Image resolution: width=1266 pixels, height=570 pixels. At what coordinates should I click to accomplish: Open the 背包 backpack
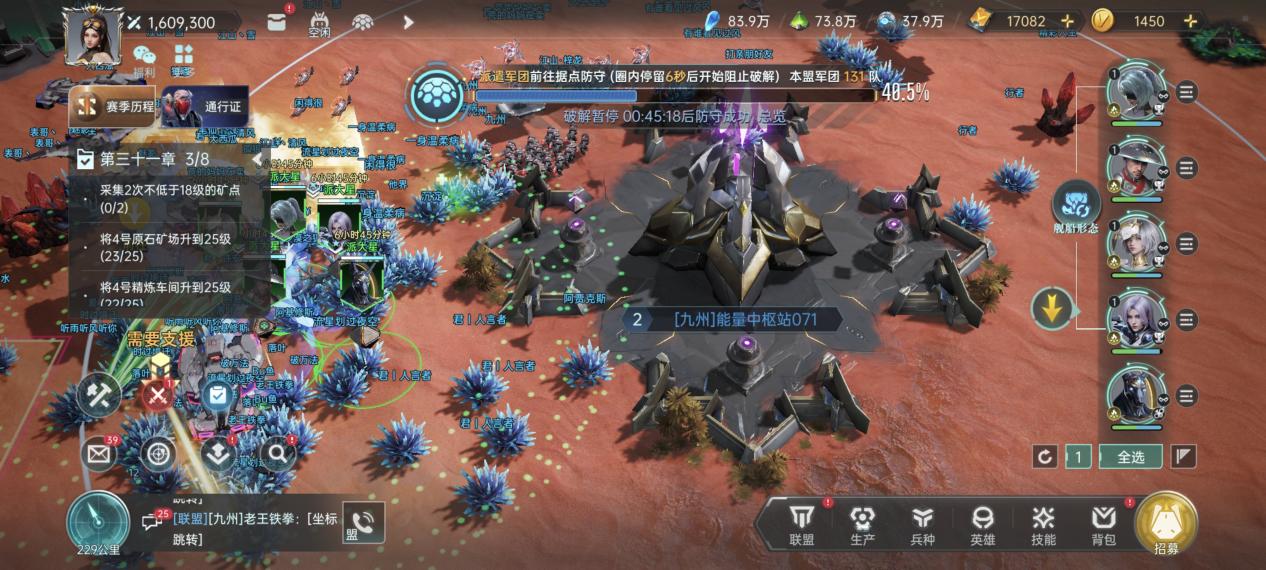1104,524
